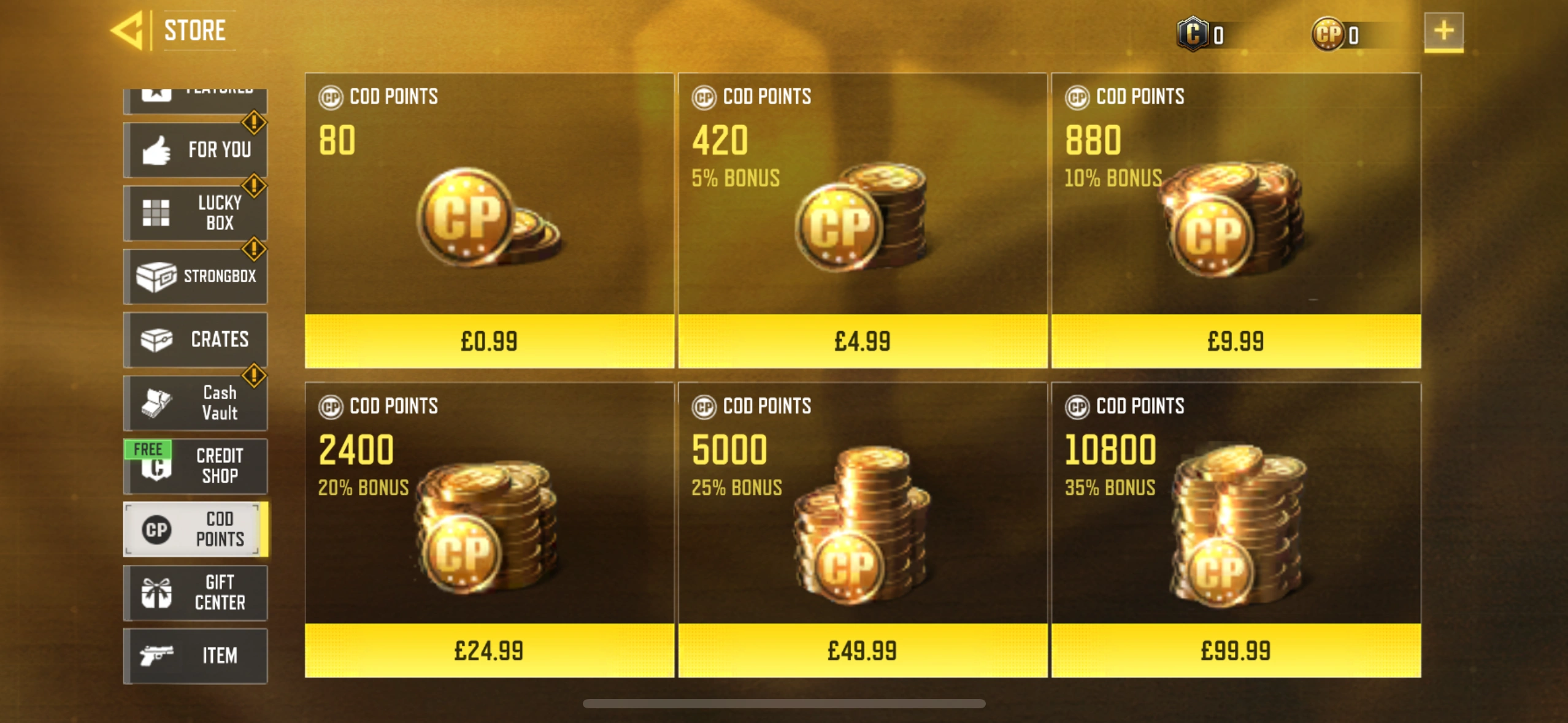Buy the 880 CP pack for £9.99

(x=1236, y=342)
